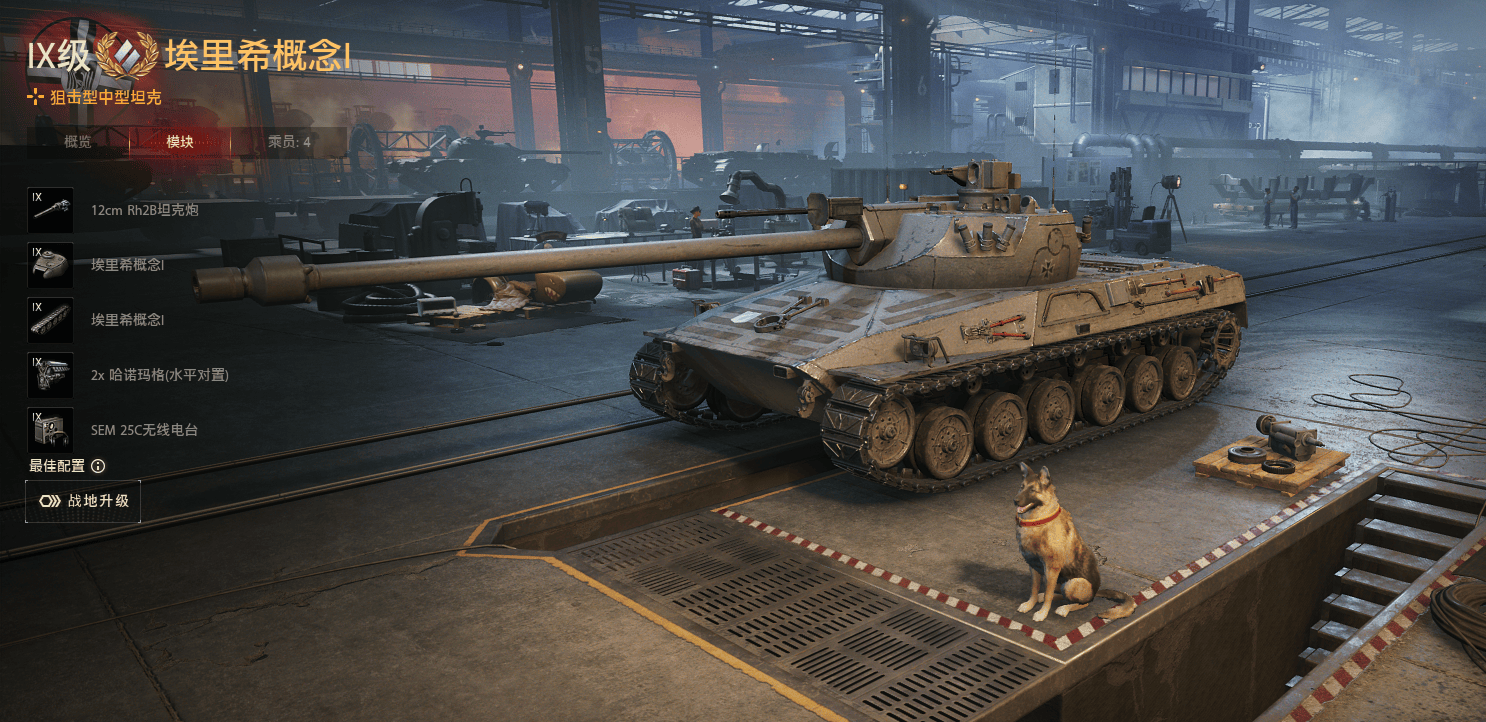
Task: Open the 乘员: 4 crew tab
Action: point(289,142)
